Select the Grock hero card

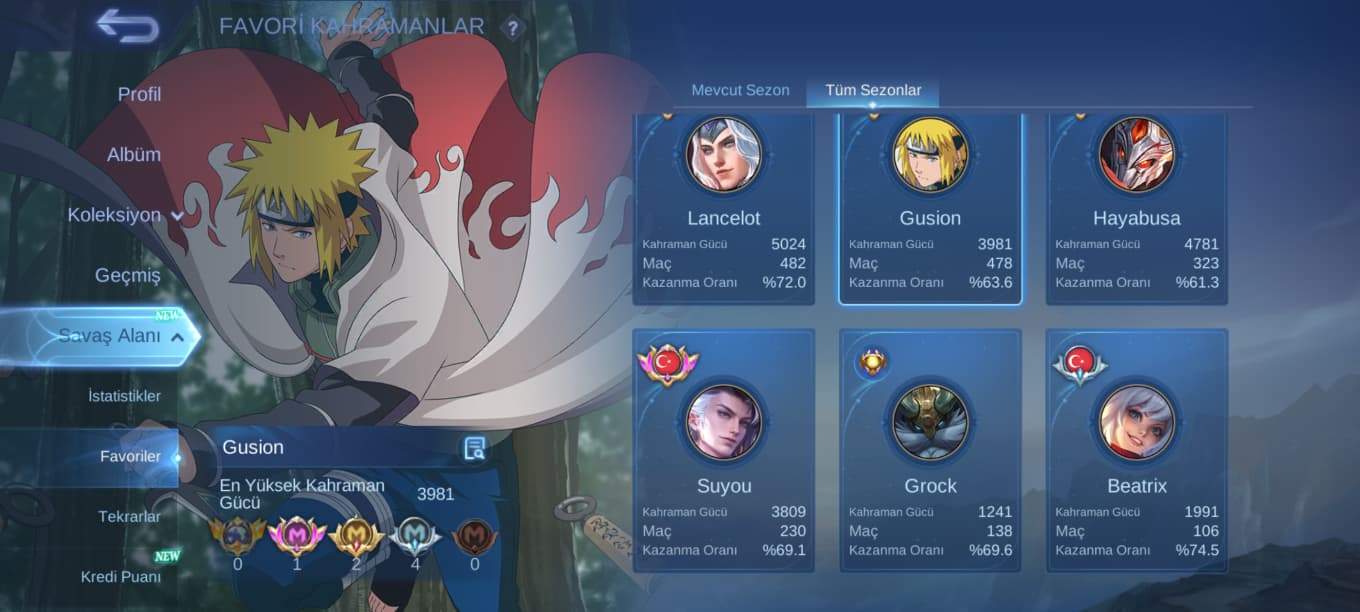click(930, 450)
